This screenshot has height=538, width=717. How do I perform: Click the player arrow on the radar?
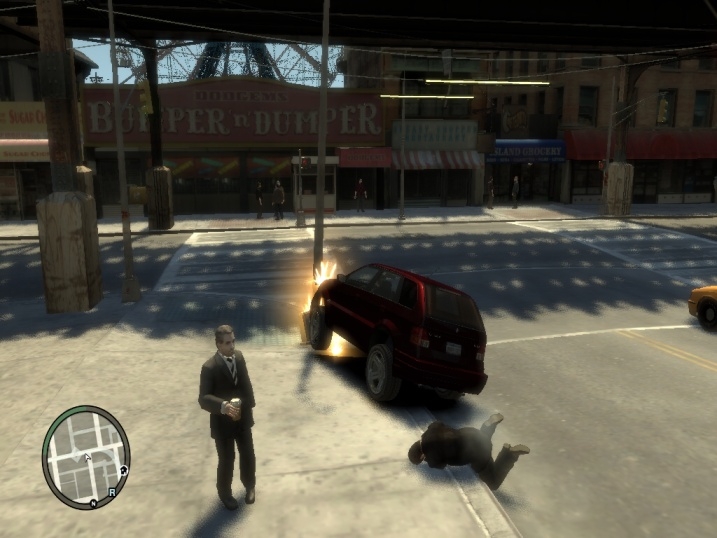coord(86,457)
